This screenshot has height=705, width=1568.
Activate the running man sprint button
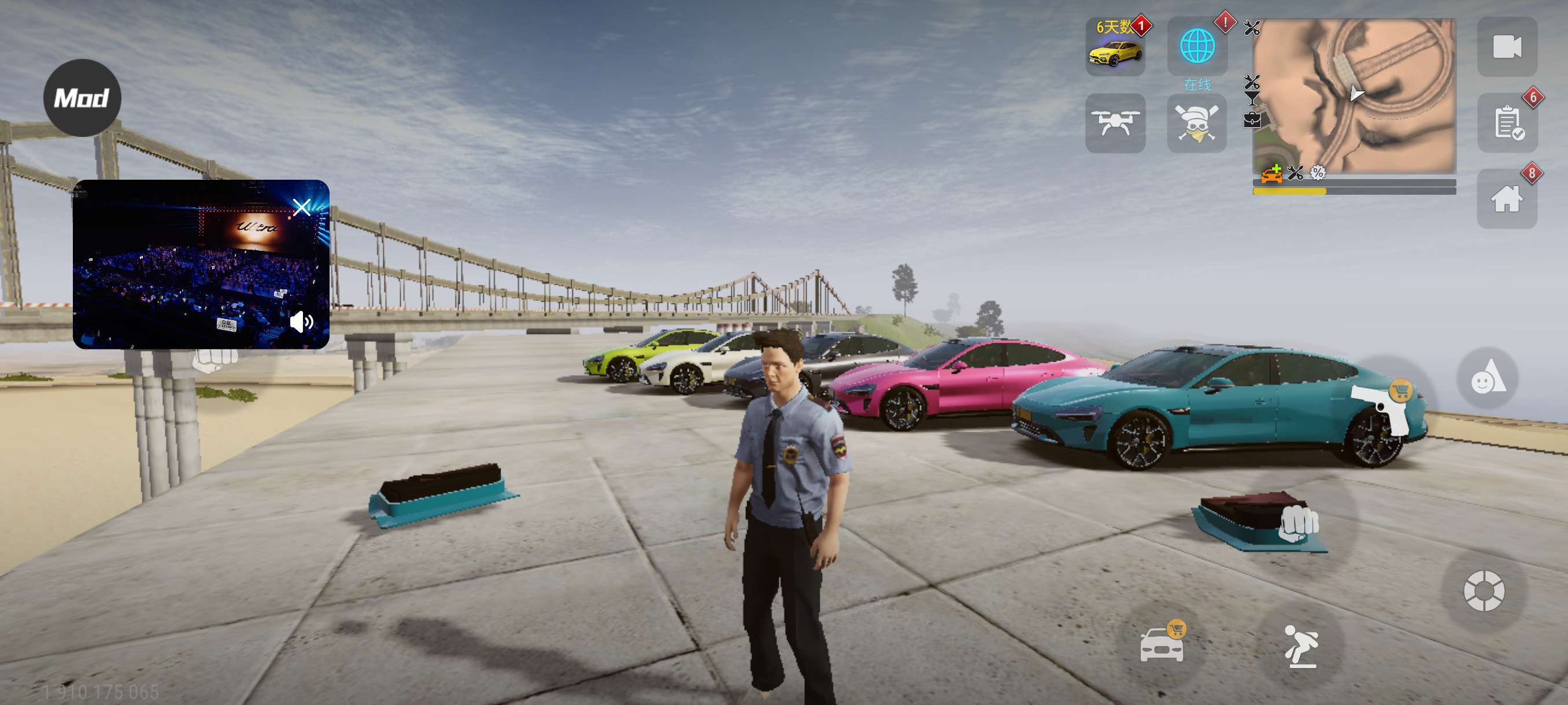[x=1301, y=646]
